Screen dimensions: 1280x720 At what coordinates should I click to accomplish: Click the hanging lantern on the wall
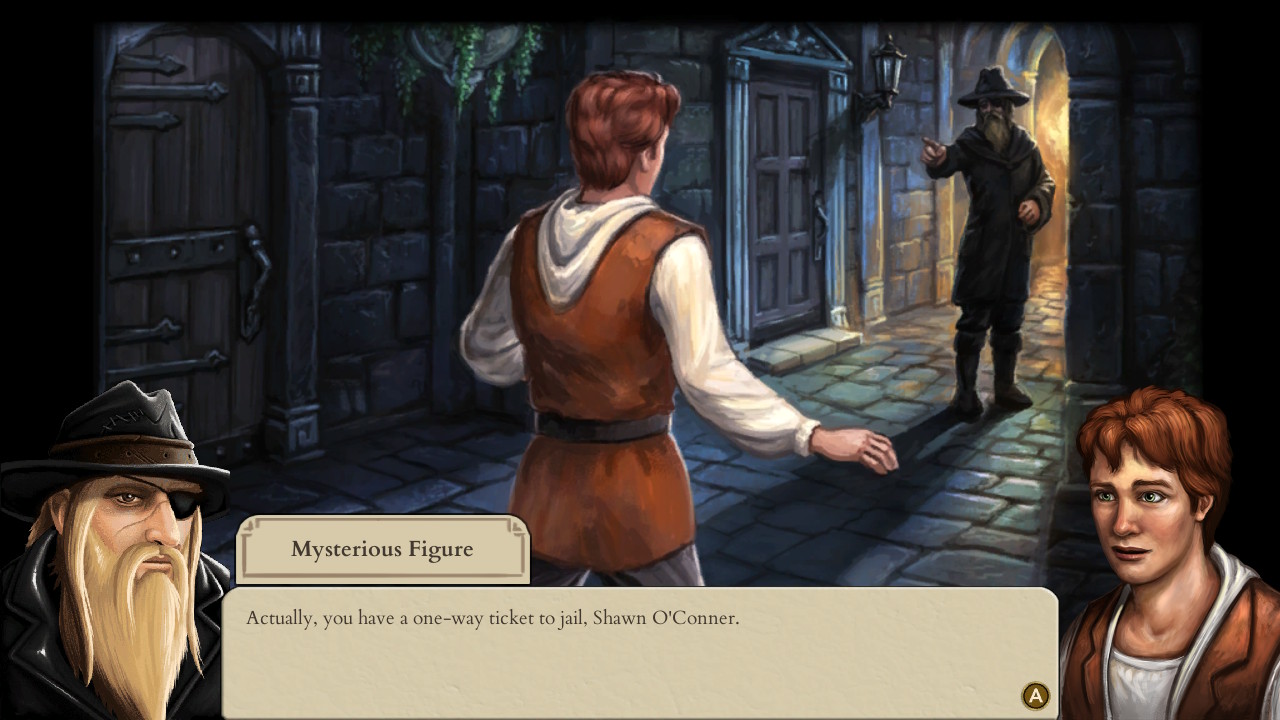tap(883, 75)
